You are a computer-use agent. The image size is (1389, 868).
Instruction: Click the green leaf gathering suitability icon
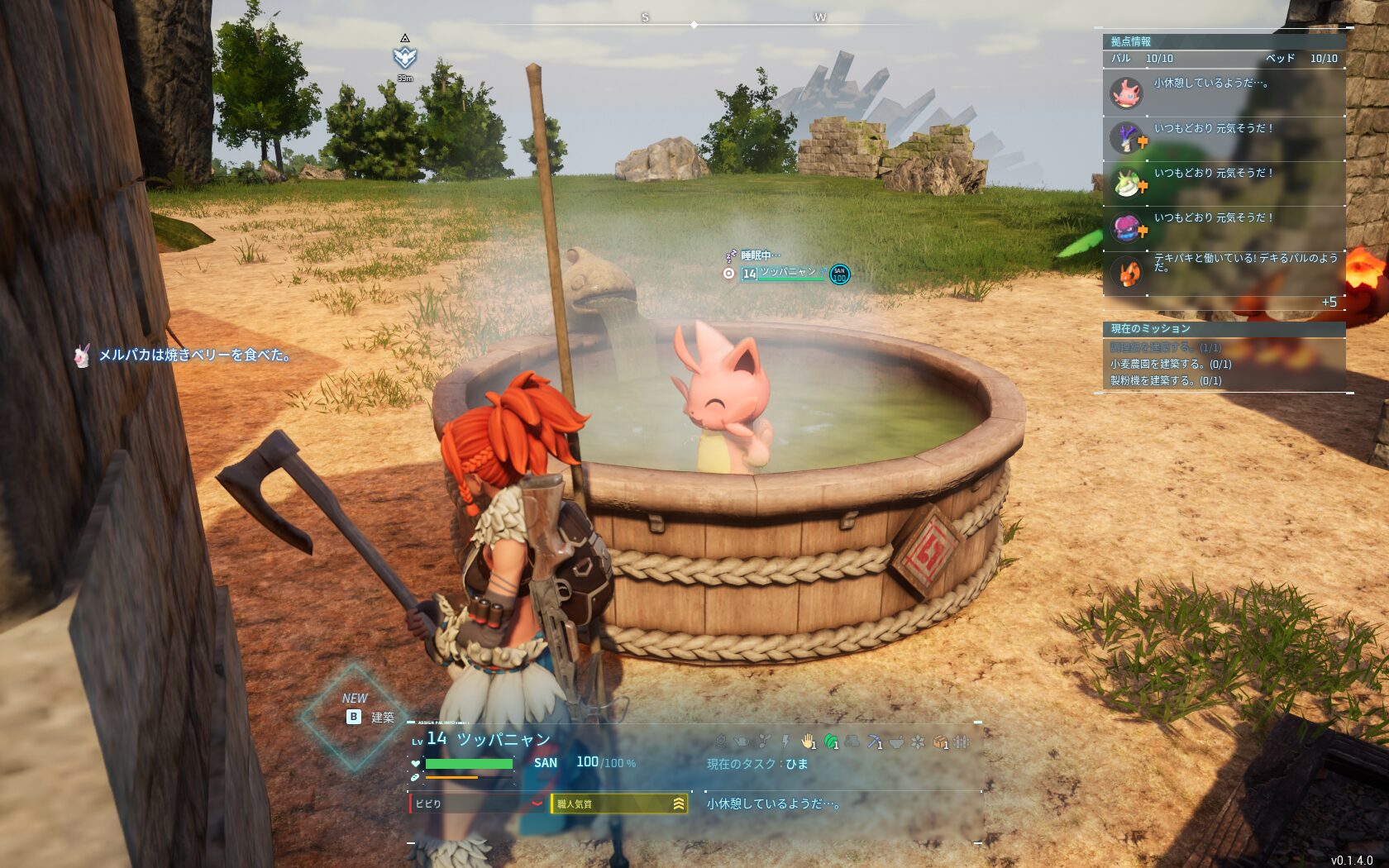point(831,742)
